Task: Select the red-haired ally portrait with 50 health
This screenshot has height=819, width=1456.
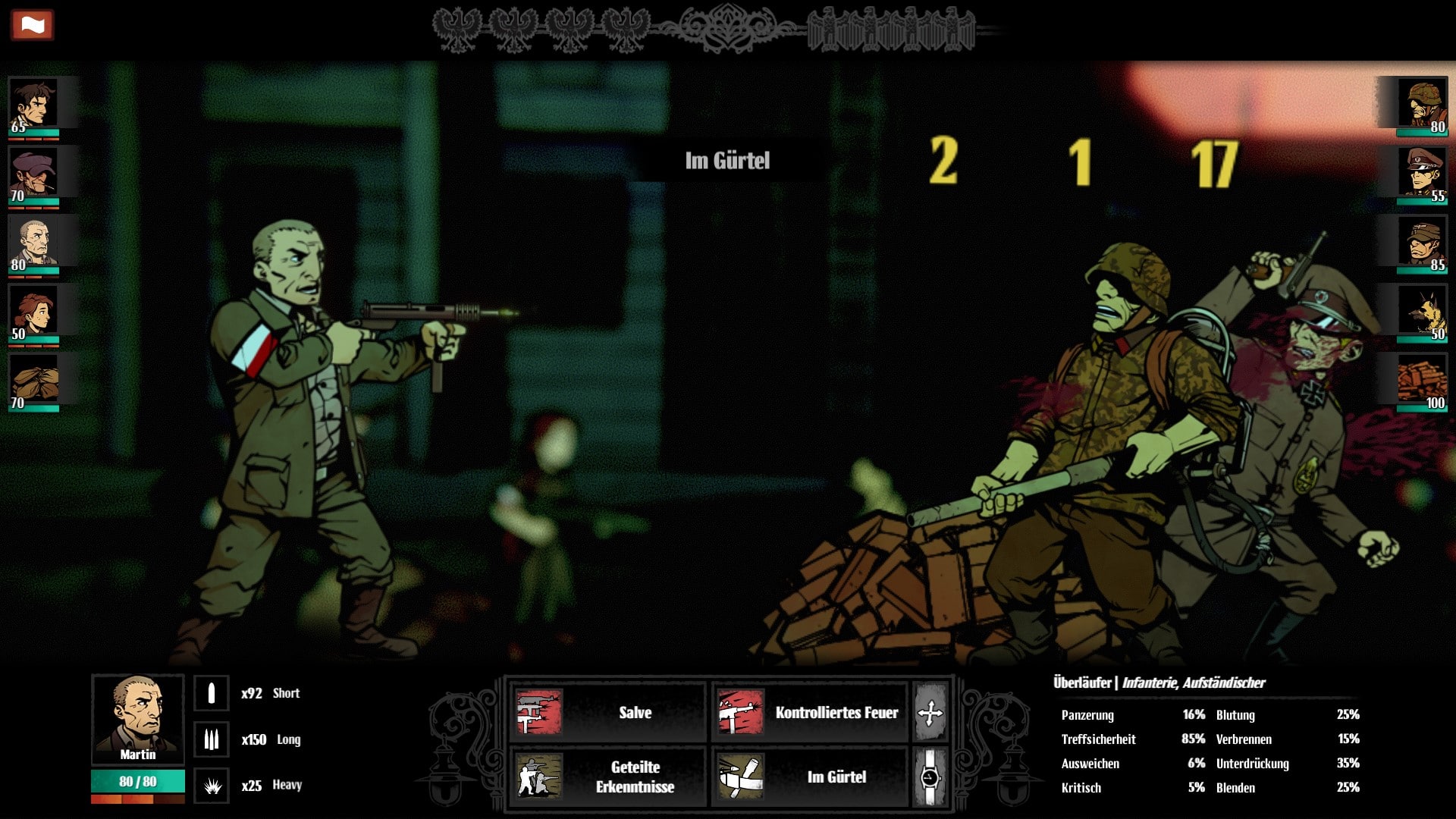Action: 33,313
